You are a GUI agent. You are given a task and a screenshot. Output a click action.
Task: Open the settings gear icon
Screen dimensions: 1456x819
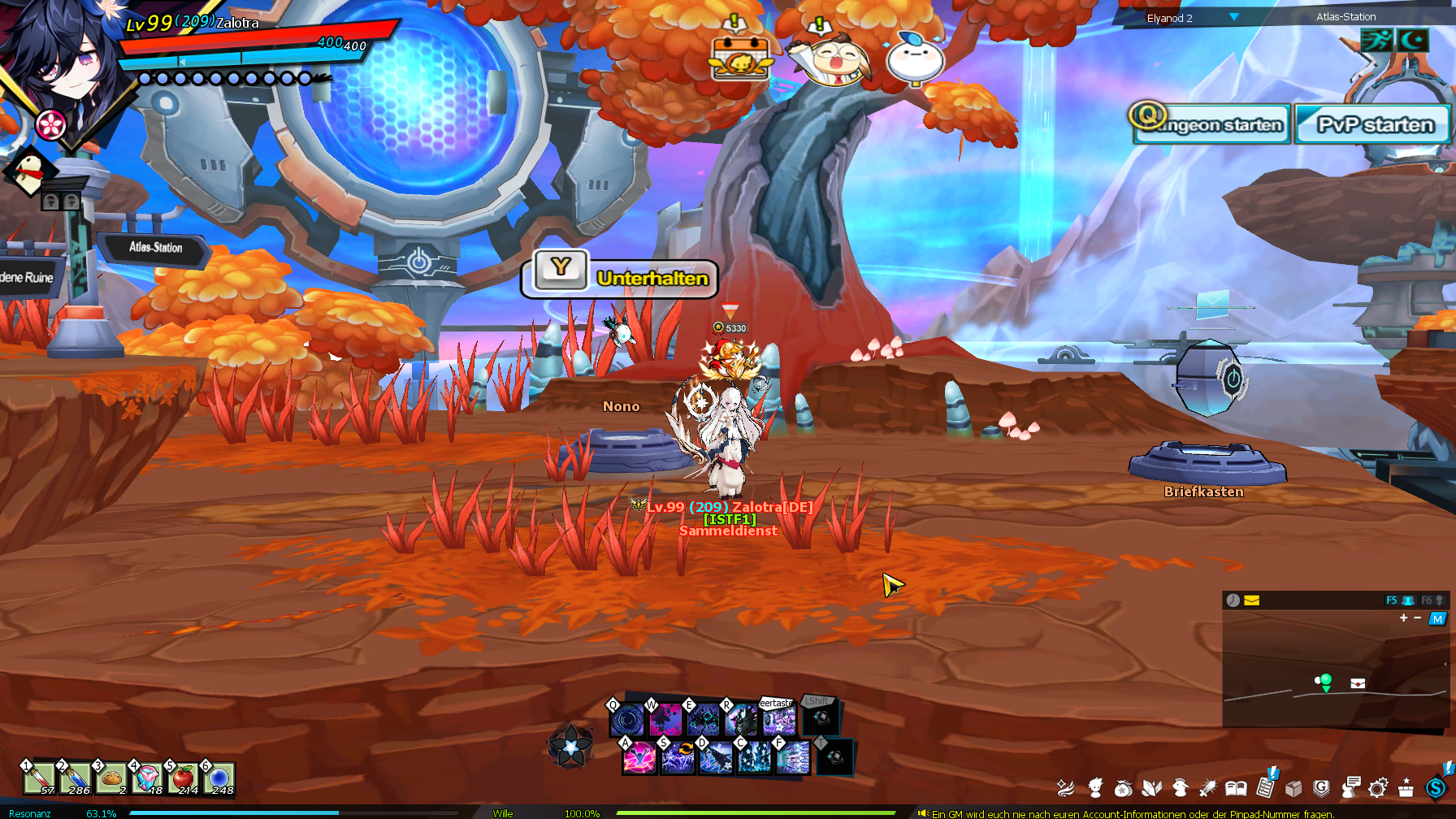point(1378,787)
